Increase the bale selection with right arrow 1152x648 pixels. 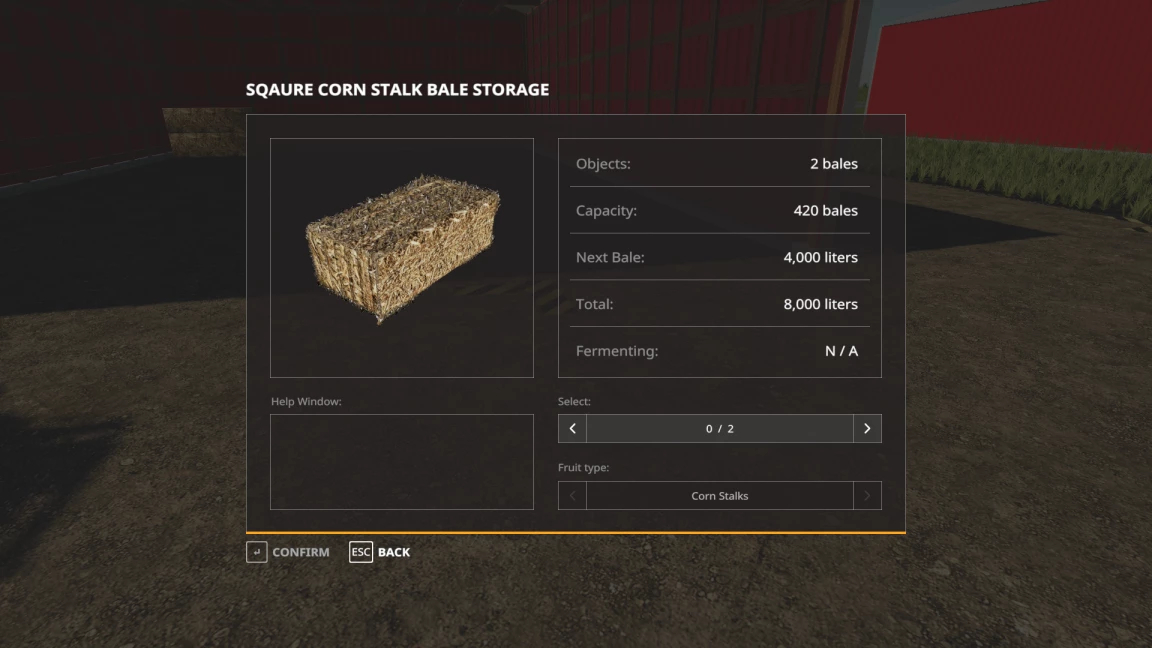[x=867, y=429]
